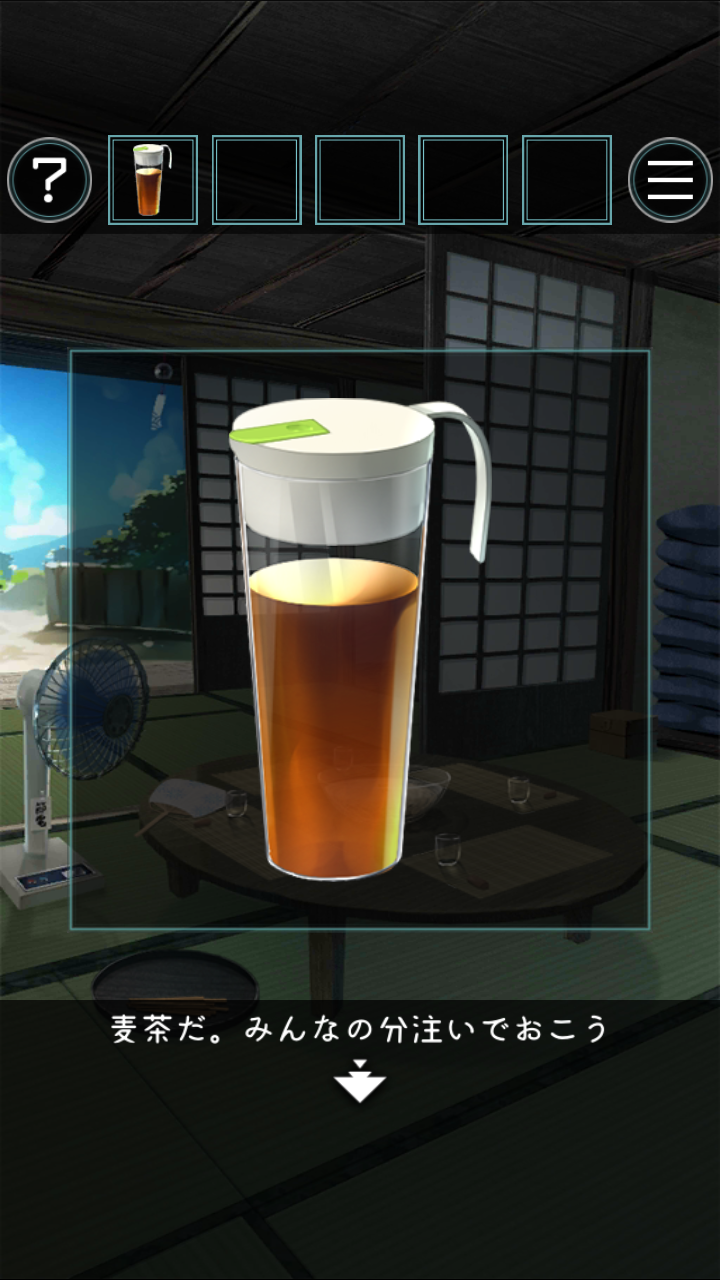
Task: Open the question mark hint button
Action: click(50, 180)
